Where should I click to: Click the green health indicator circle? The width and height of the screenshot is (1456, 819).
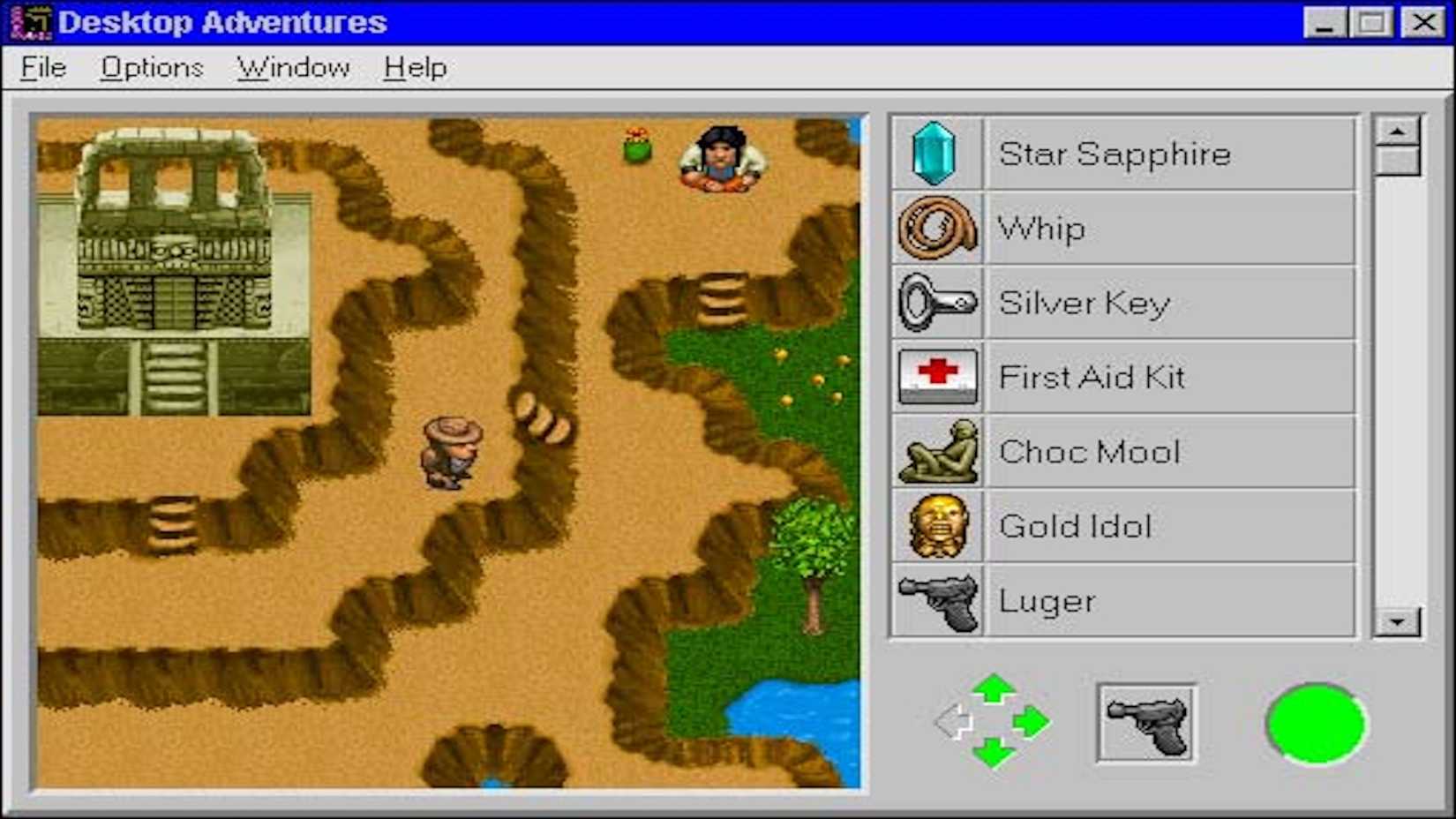(x=1315, y=724)
